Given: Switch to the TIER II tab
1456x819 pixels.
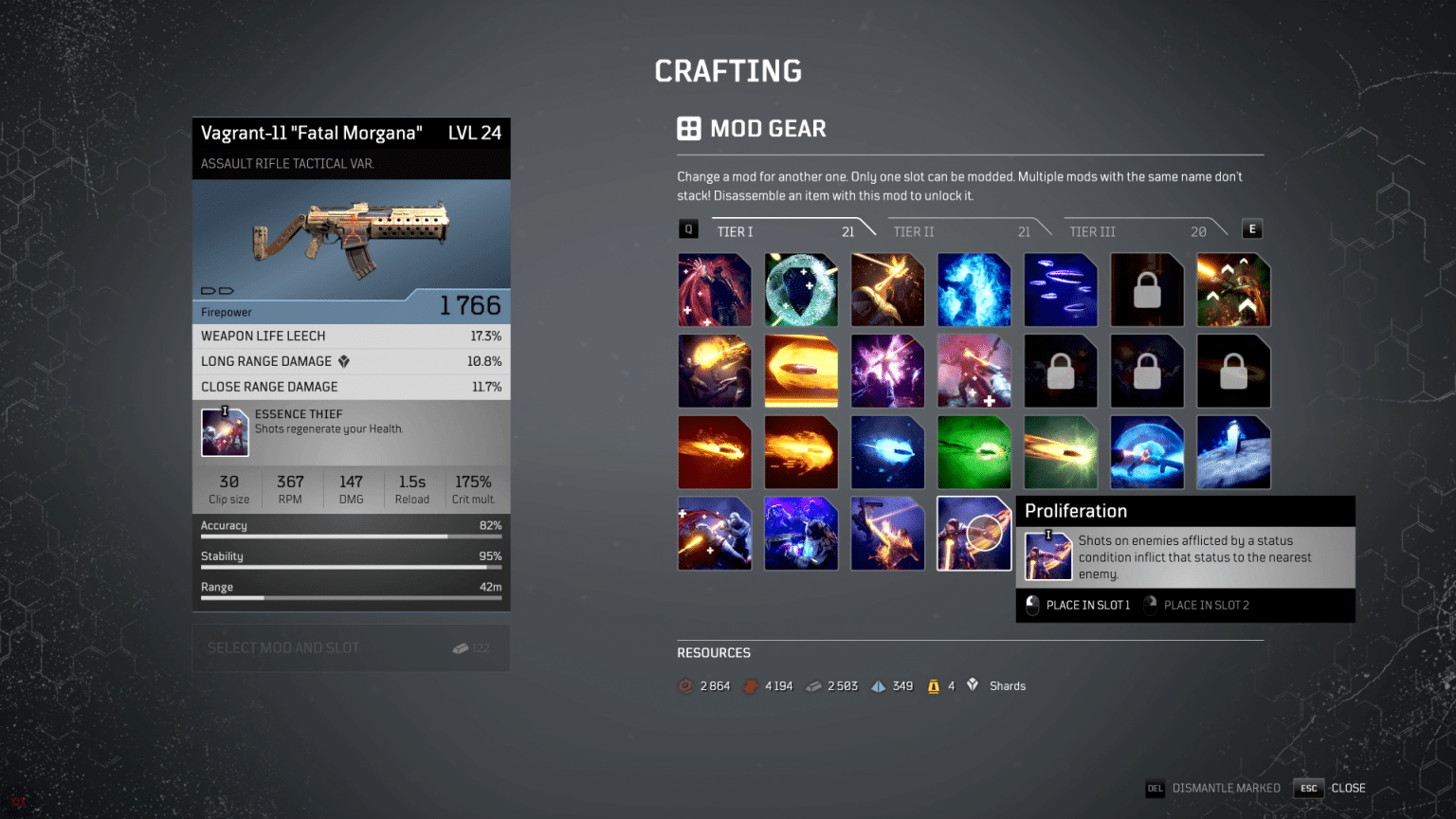Looking at the screenshot, I should pyautogui.click(x=913, y=230).
